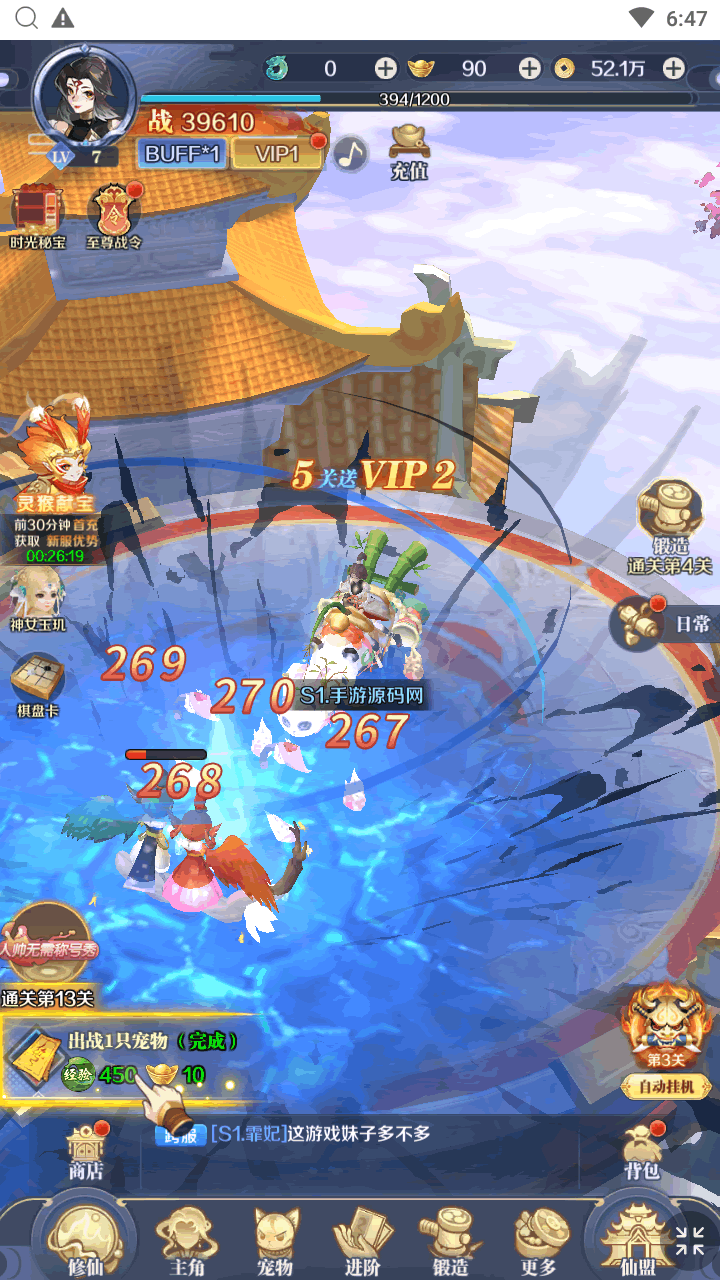Open the 至尊战令 battle pass
This screenshot has height=1280, width=720.
coord(114,215)
